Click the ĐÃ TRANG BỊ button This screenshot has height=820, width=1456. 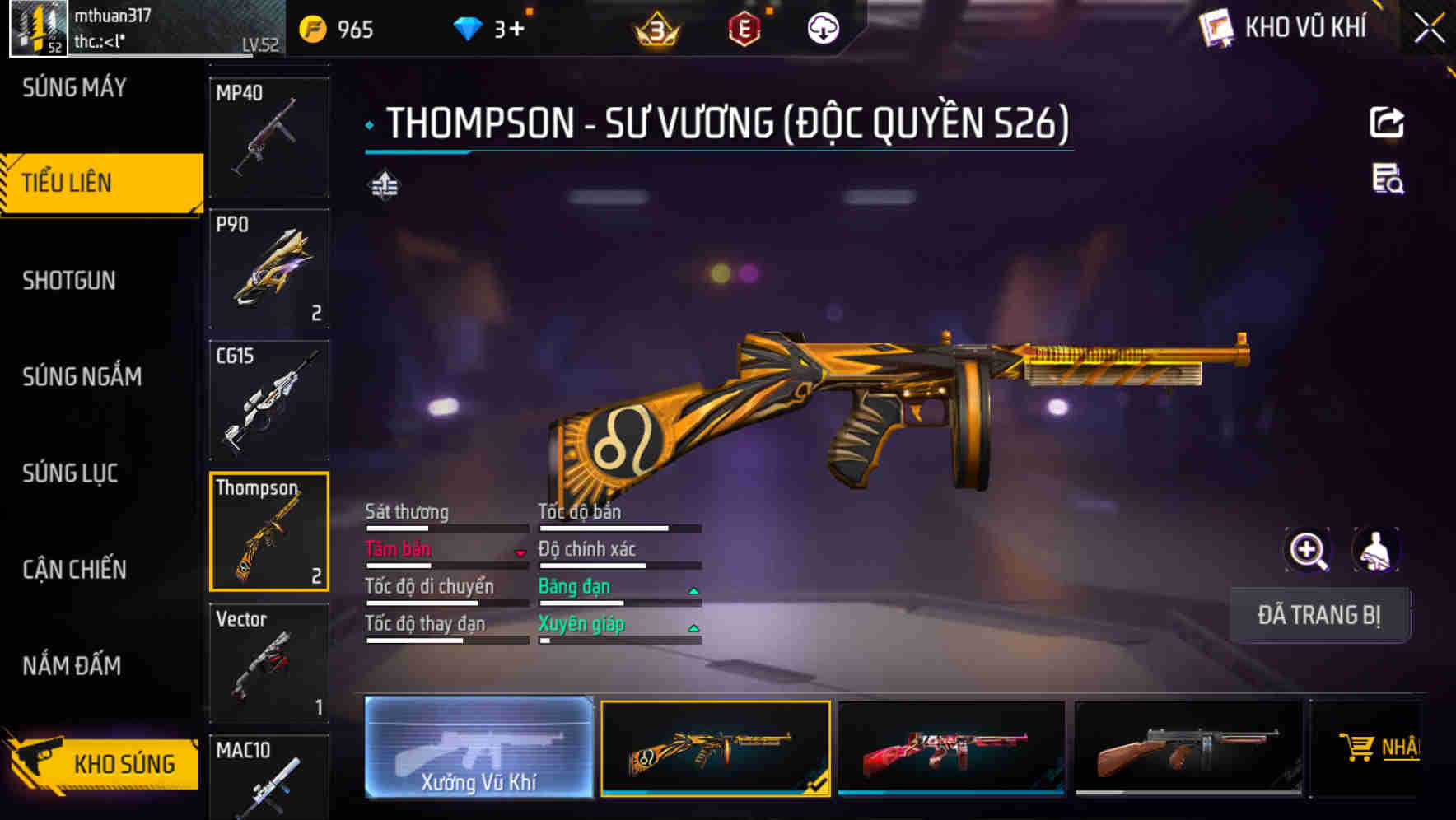[x=1318, y=615]
